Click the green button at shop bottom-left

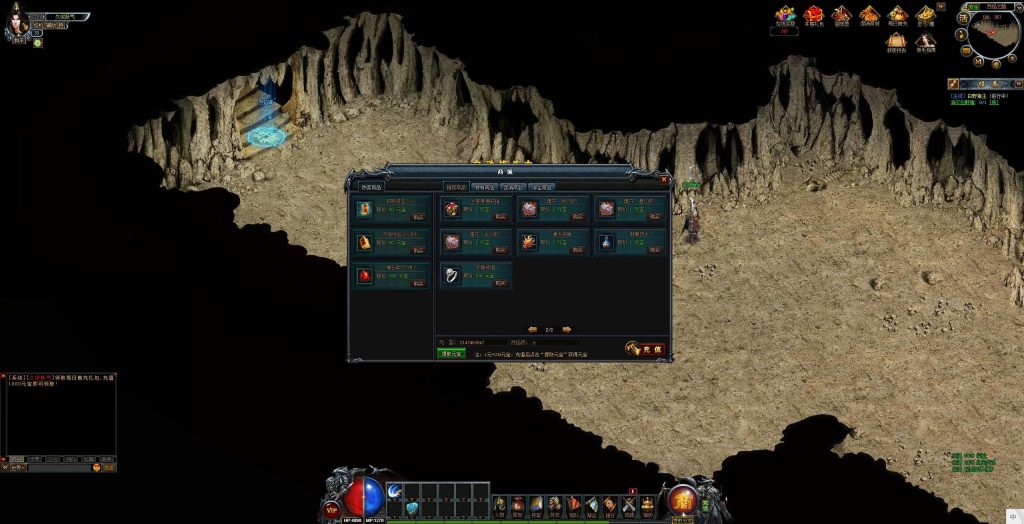pyautogui.click(x=451, y=354)
